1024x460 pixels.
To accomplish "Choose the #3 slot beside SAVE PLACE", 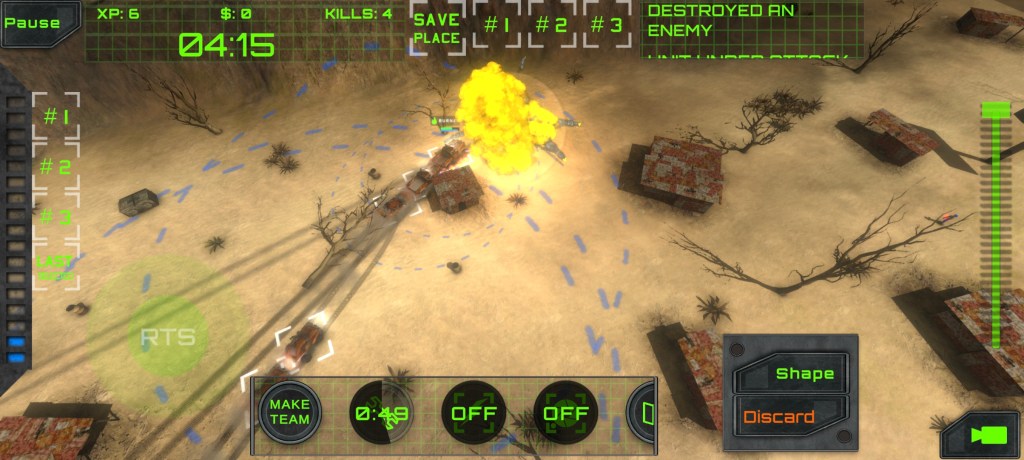I will click(606, 26).
